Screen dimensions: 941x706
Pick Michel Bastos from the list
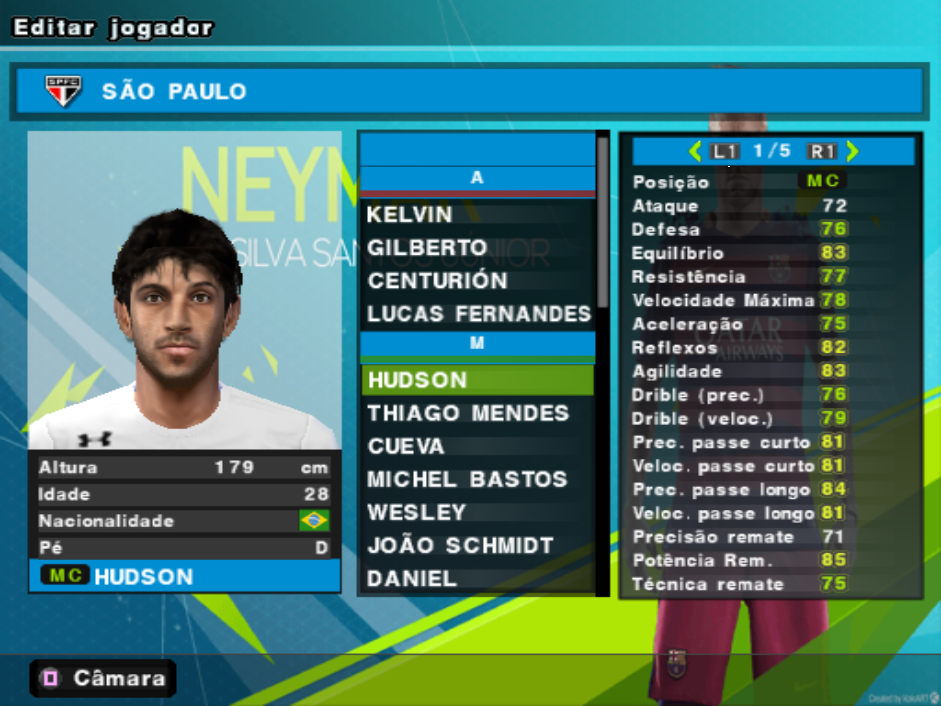467,479
